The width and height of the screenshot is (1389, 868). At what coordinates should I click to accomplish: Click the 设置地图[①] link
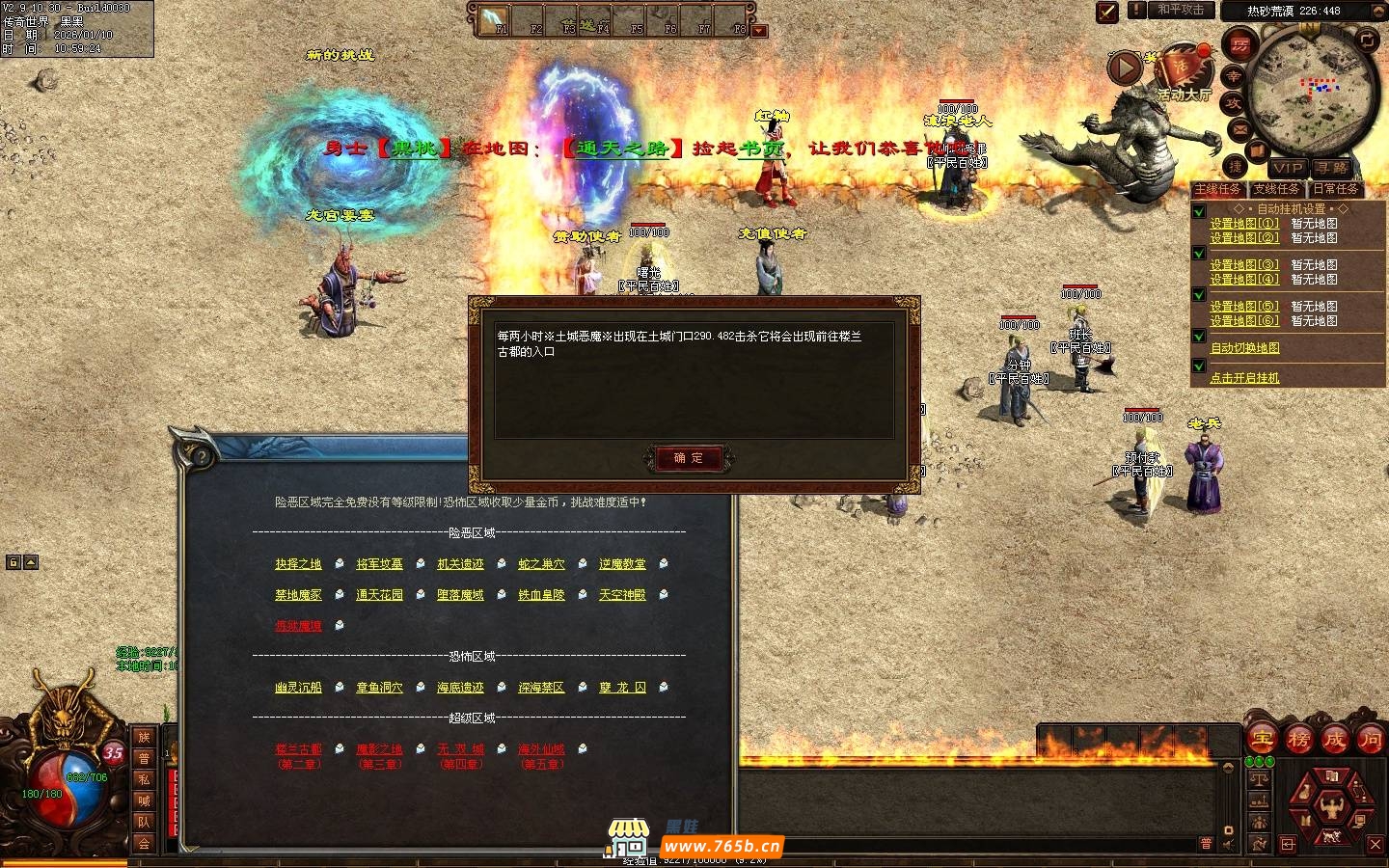coord(1244,224)
